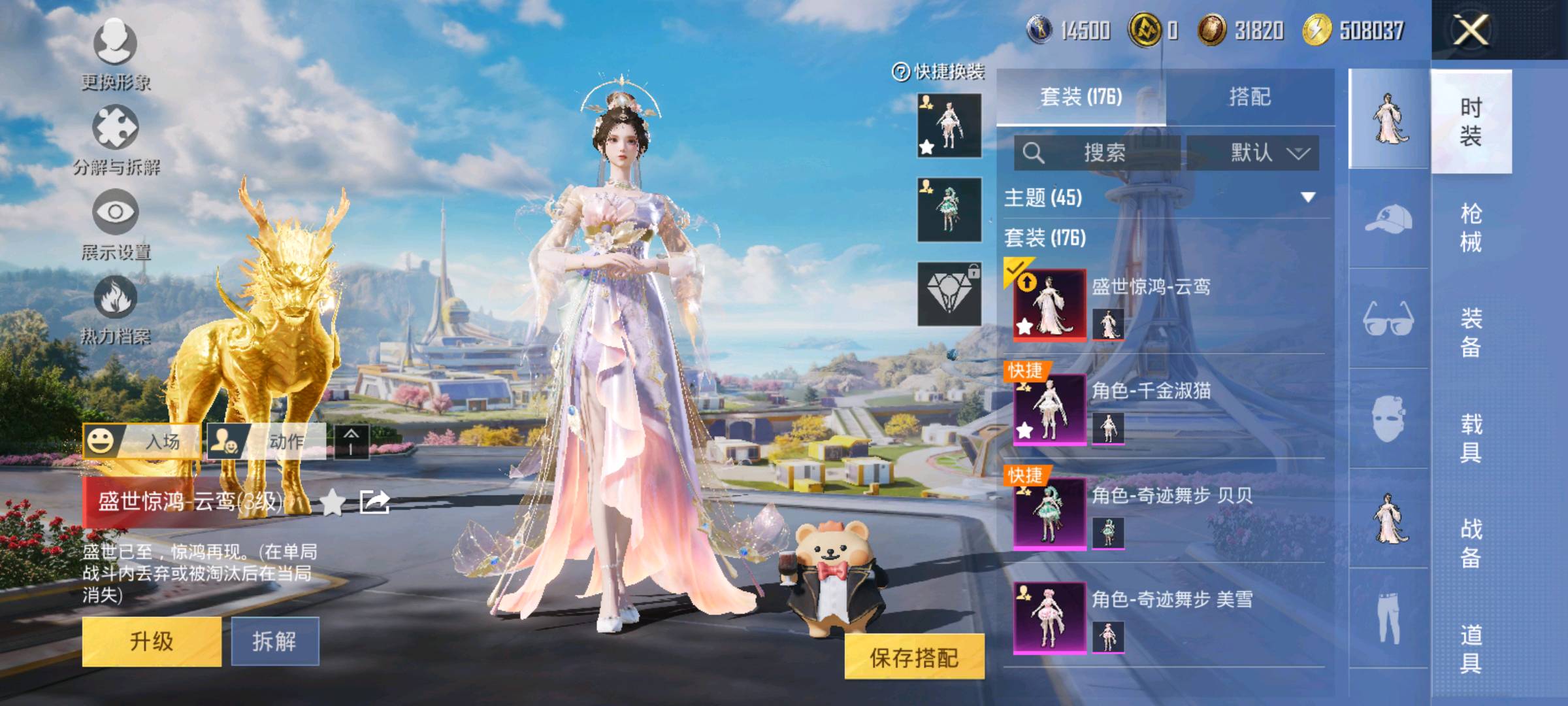Viewport: 1568px width, 706px height.
Task: Click the 升级 upgrade button
Action: point(152,641)
